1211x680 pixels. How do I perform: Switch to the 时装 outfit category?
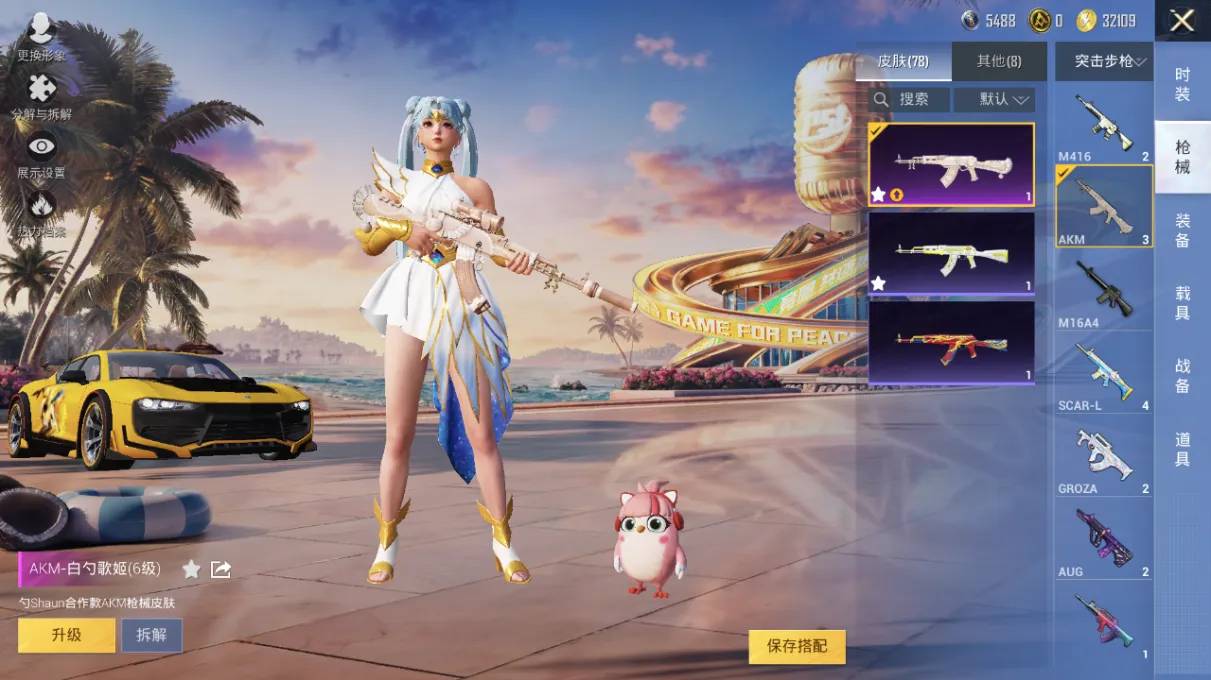tap(1182, 84)
